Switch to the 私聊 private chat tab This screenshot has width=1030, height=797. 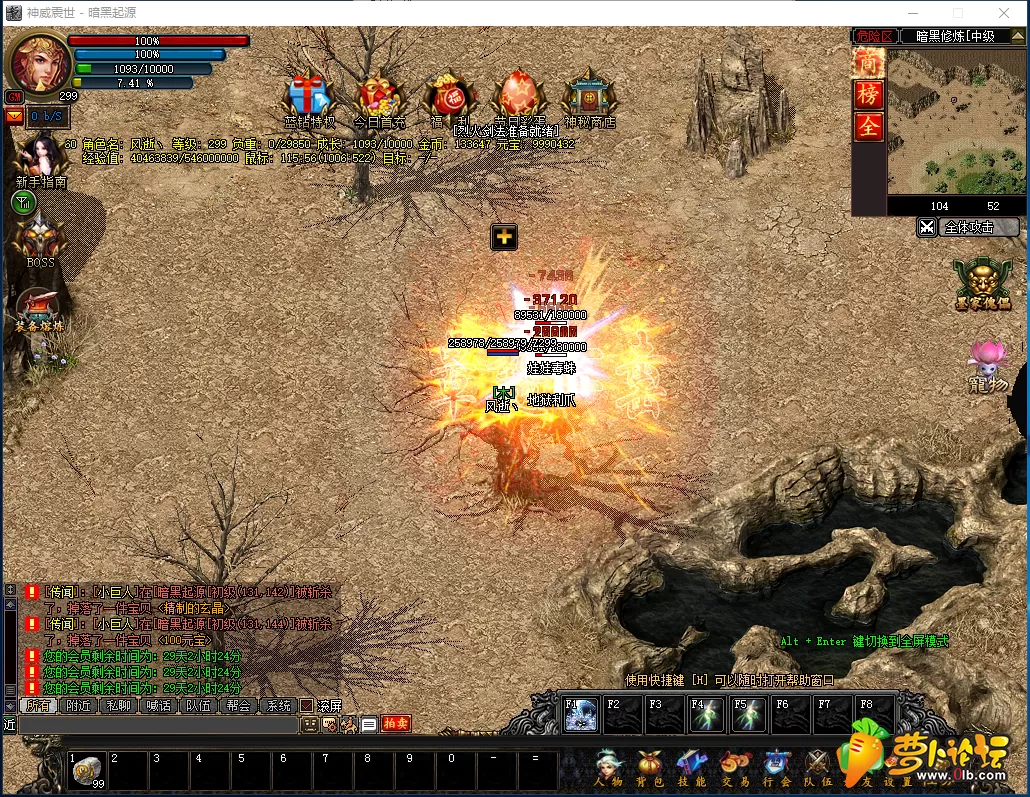[118, 705]
